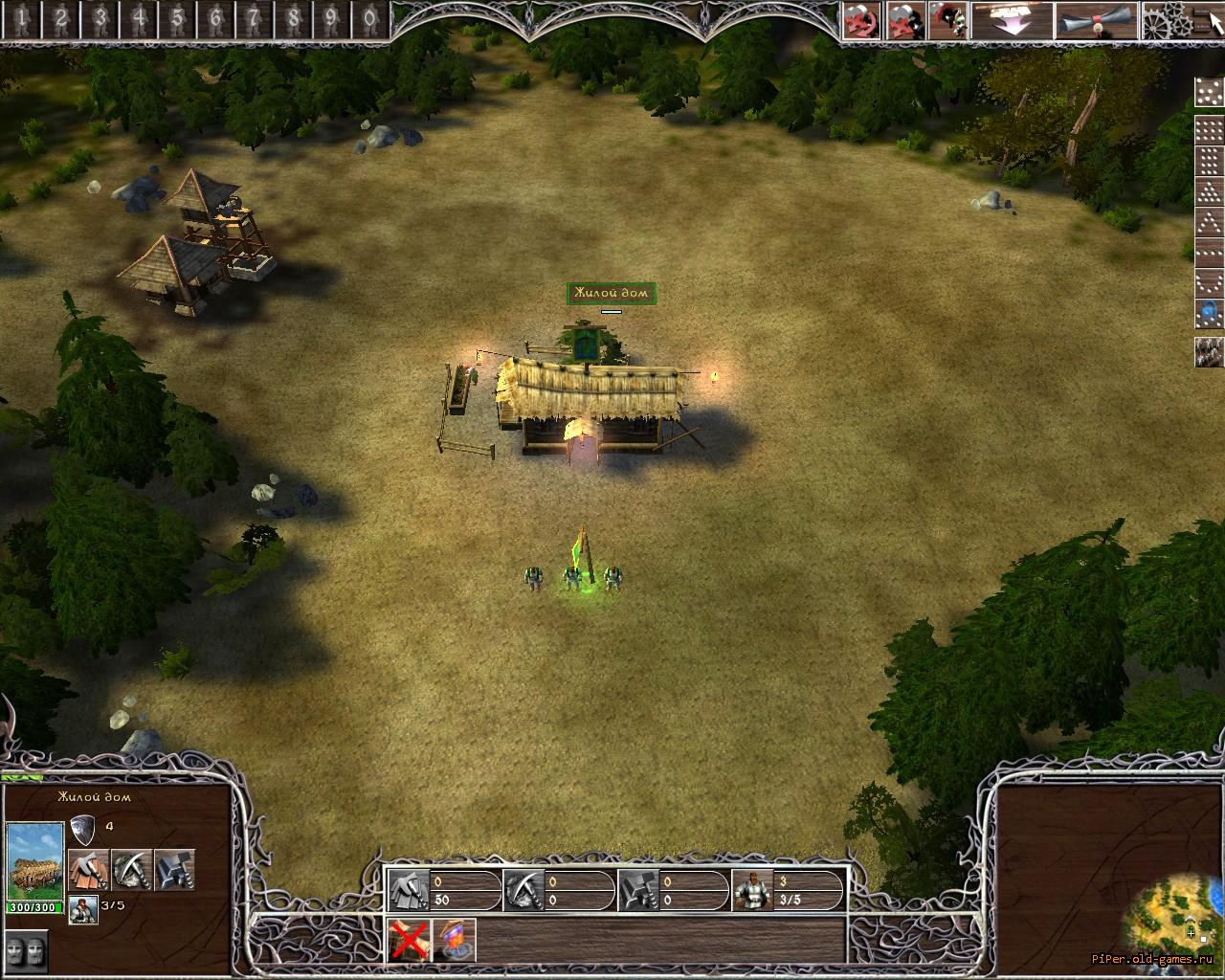
Task: Click the house portrait thumbnail
Action: 34,861
